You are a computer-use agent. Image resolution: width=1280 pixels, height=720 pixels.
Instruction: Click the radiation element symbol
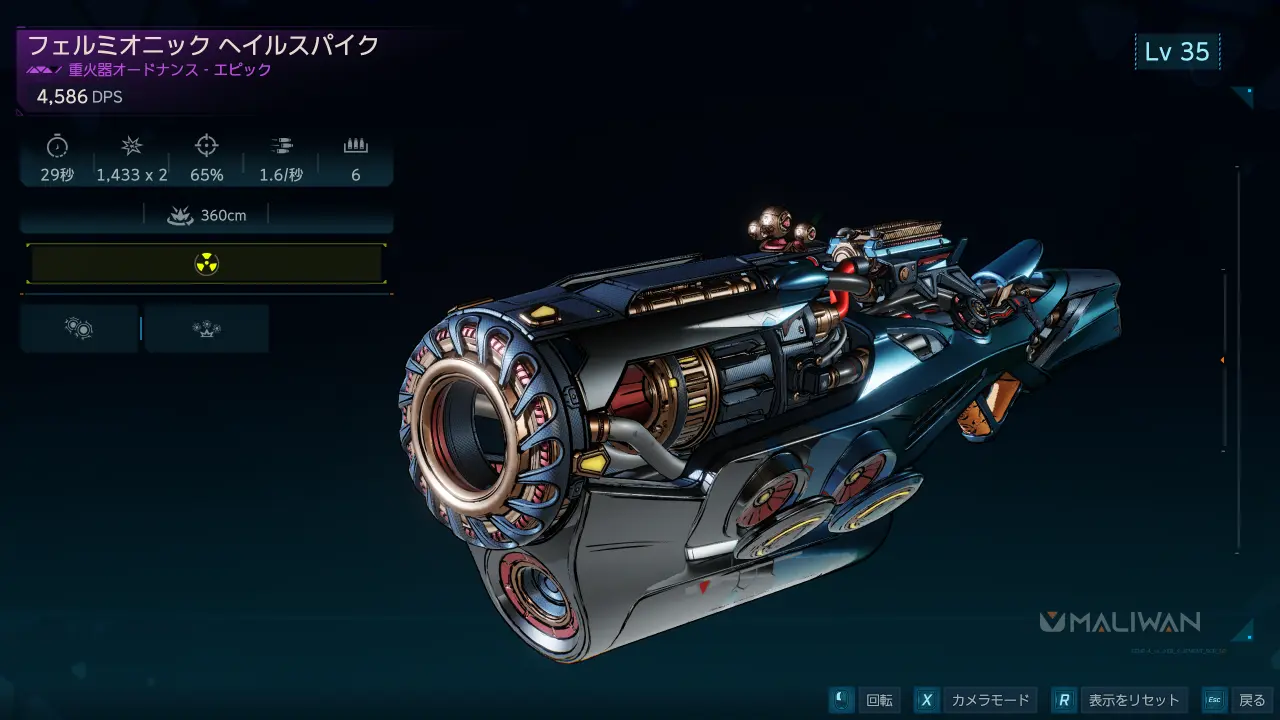click(x=207, y=263)
